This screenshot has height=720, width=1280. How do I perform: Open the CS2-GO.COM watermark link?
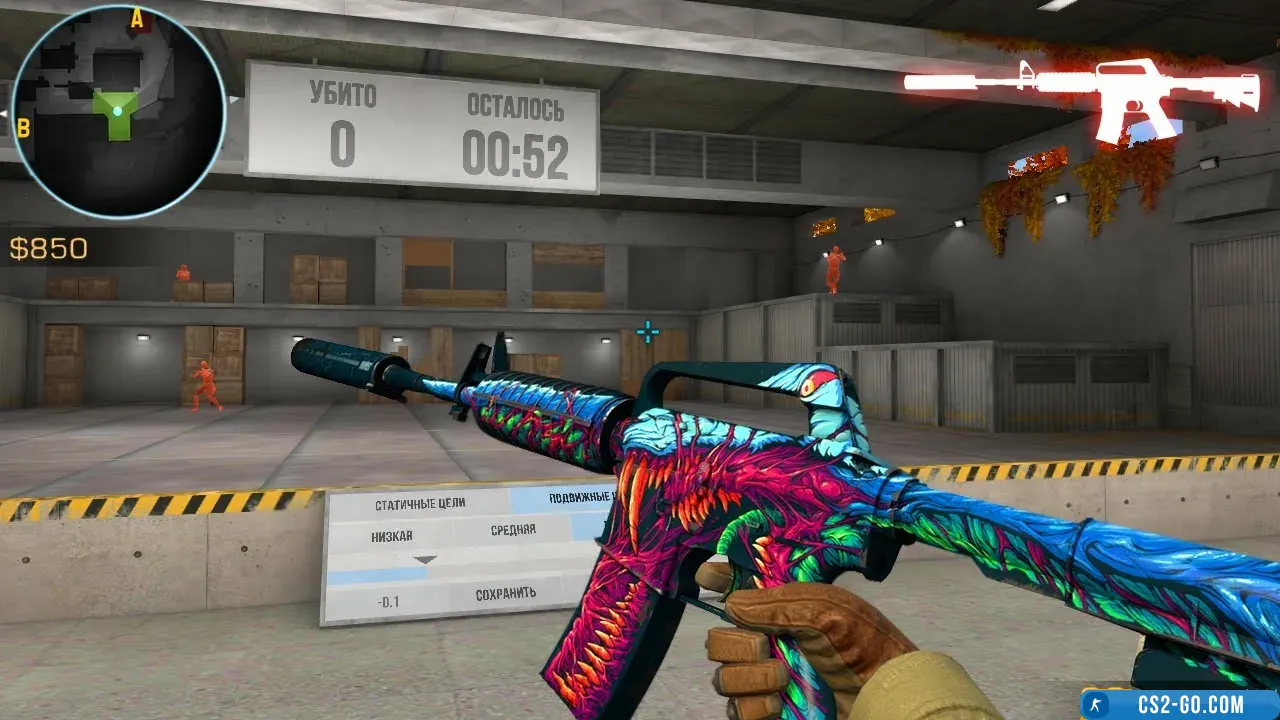click(x=1180, y=704)
